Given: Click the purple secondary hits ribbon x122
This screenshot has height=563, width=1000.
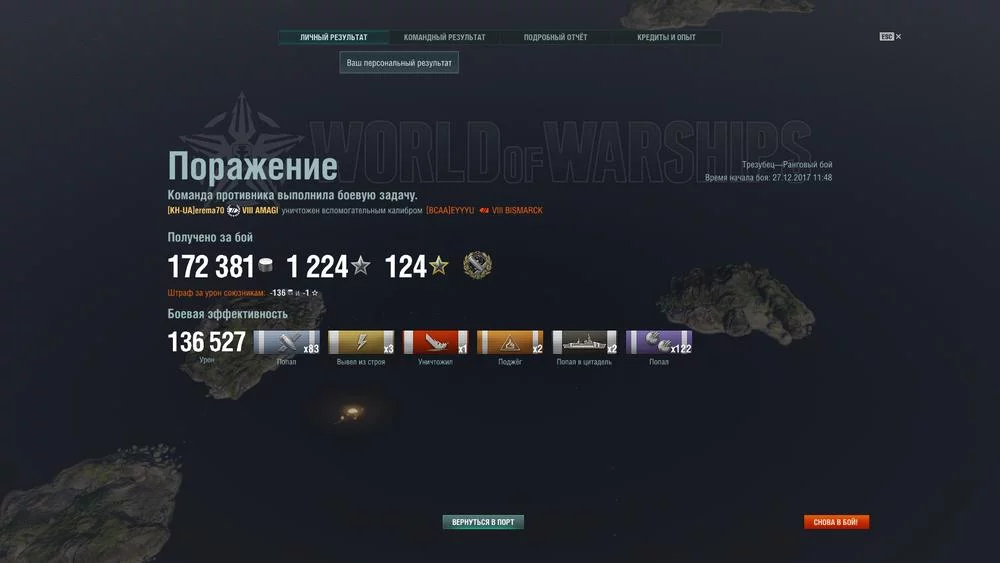Looking at the screenshot, I should tap(659, 343).
